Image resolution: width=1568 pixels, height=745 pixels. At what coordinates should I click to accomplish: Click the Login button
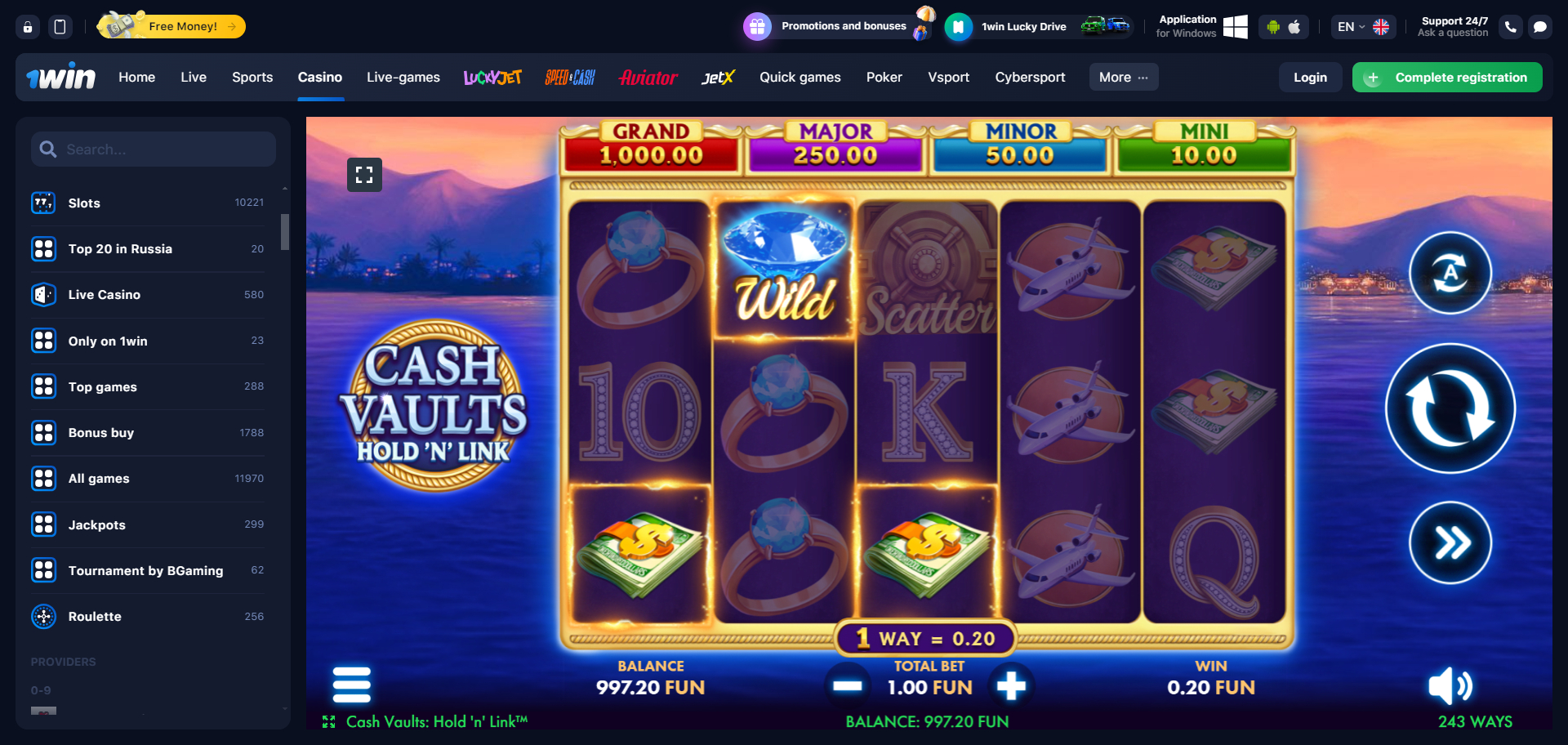[x=1310, y=77]
